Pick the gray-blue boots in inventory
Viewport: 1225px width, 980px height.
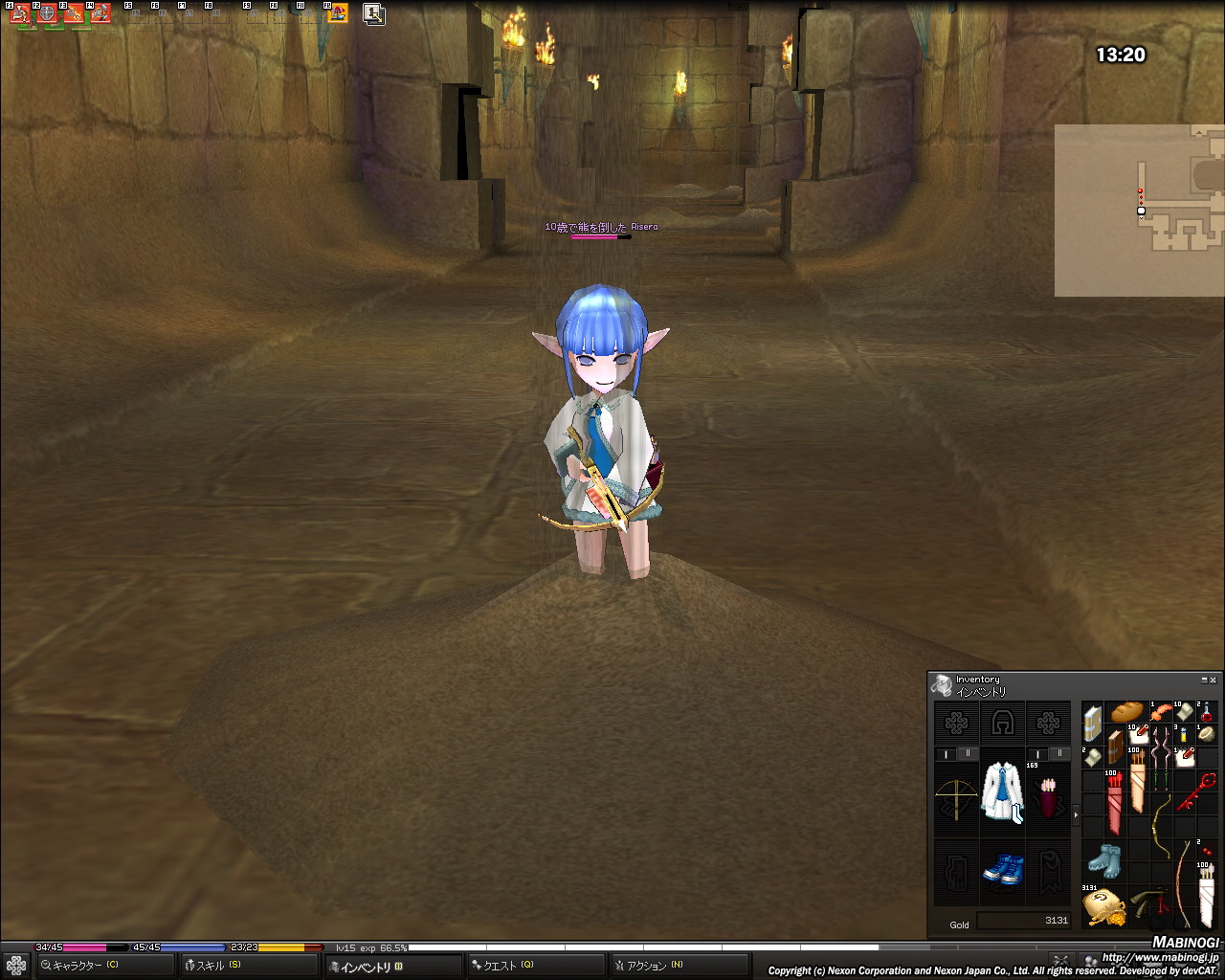click(1103, 859)
